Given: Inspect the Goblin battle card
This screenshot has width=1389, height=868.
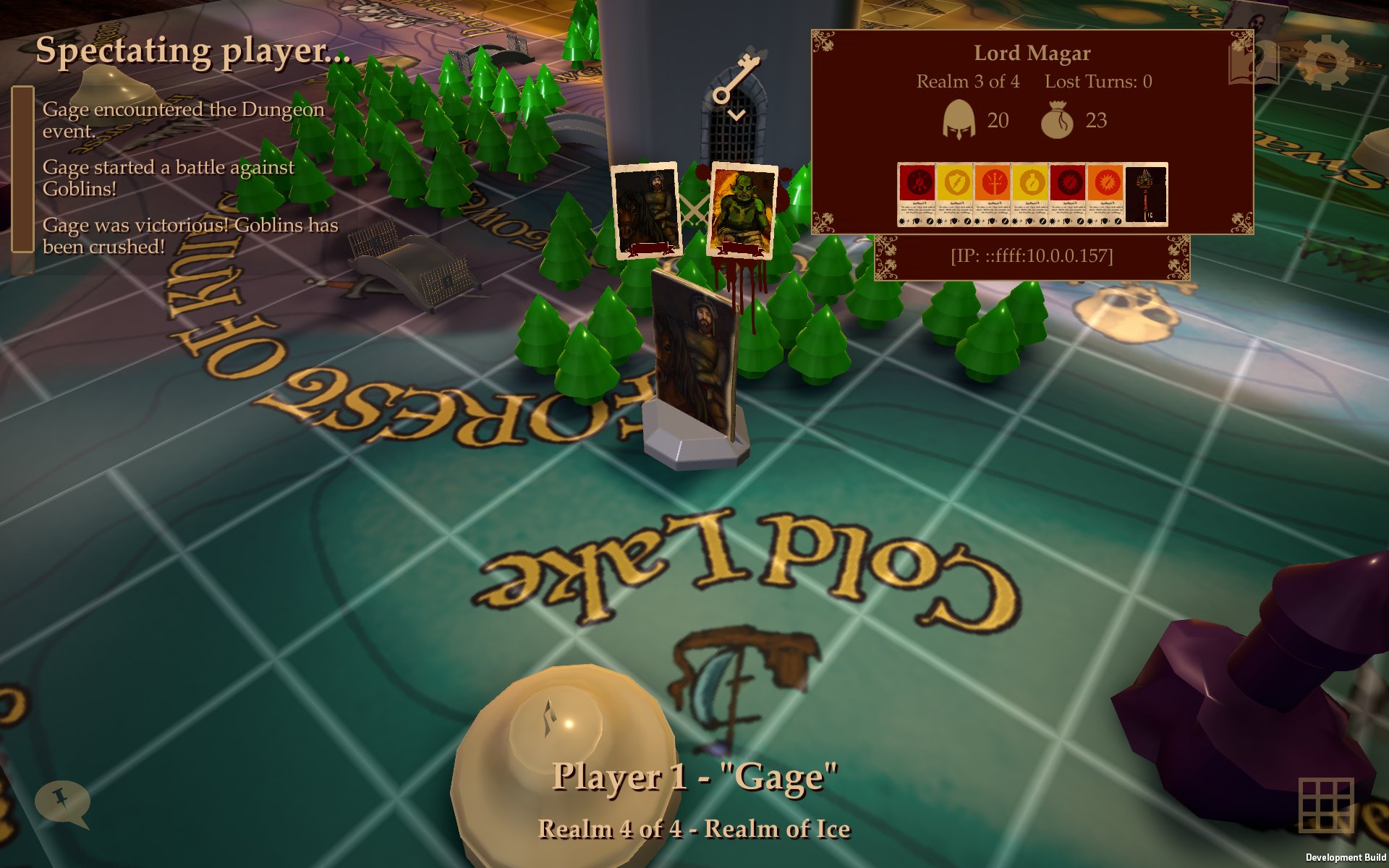Looking at the screenshot, I should [x=742, y=210].
